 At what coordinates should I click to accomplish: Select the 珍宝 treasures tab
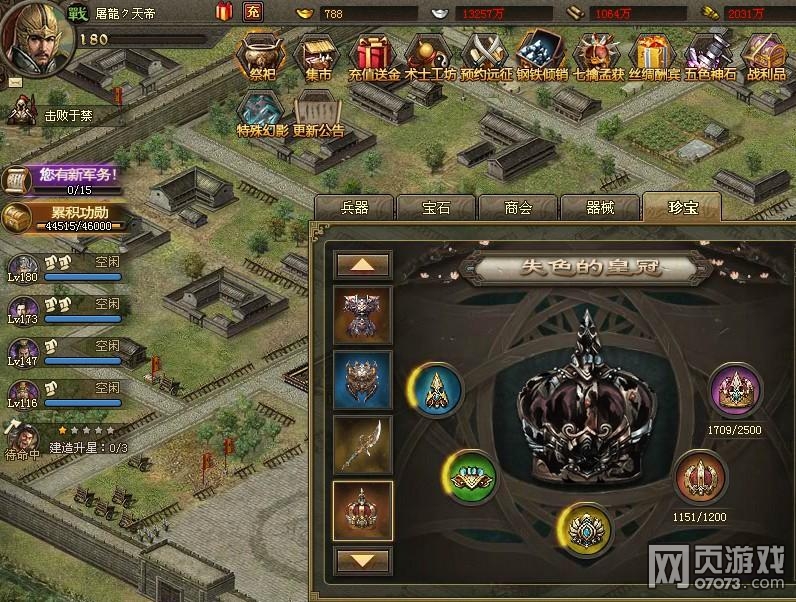click(682, 207)
